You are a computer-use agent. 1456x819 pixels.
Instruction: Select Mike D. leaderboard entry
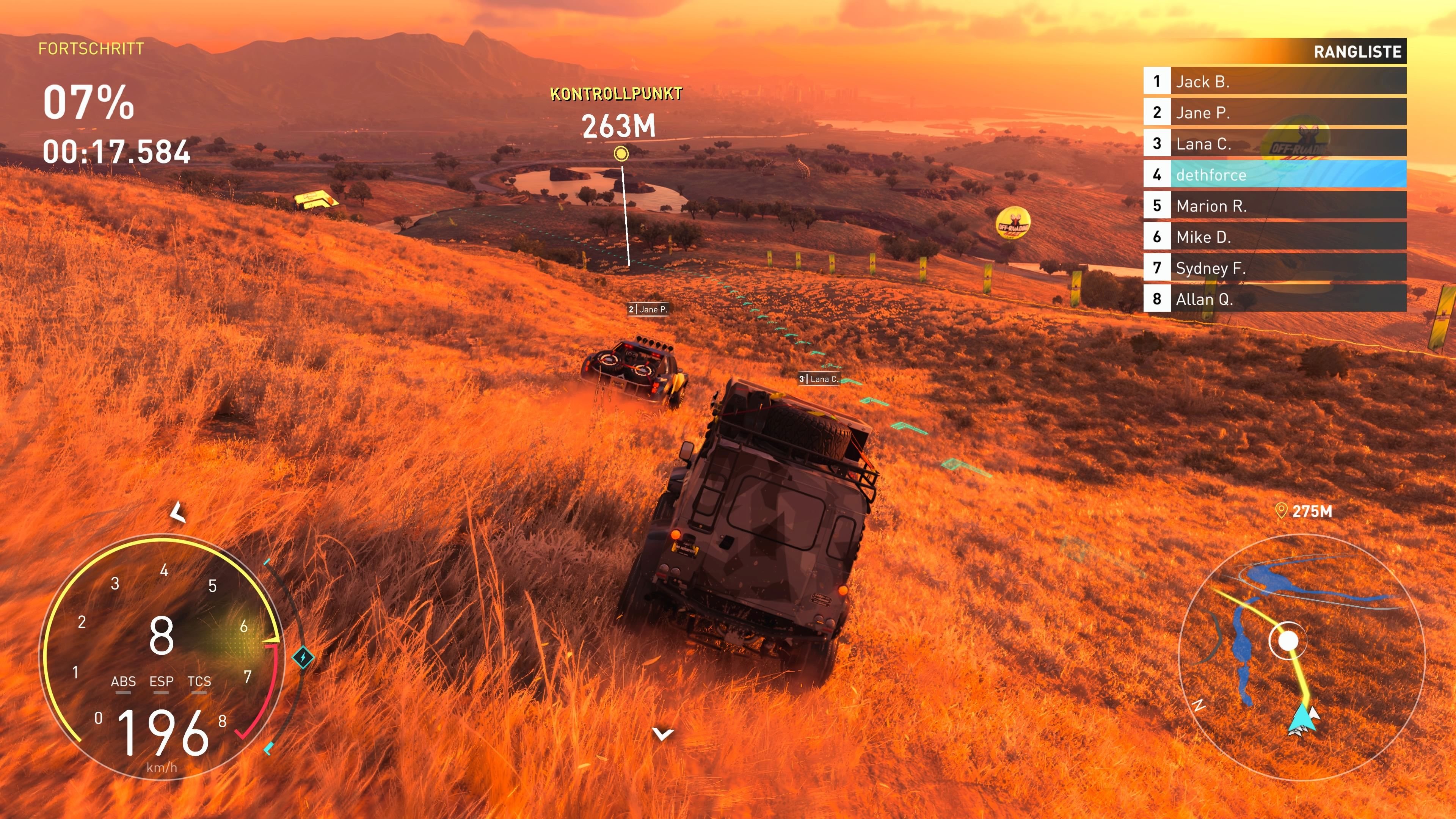click(1274, 237)
